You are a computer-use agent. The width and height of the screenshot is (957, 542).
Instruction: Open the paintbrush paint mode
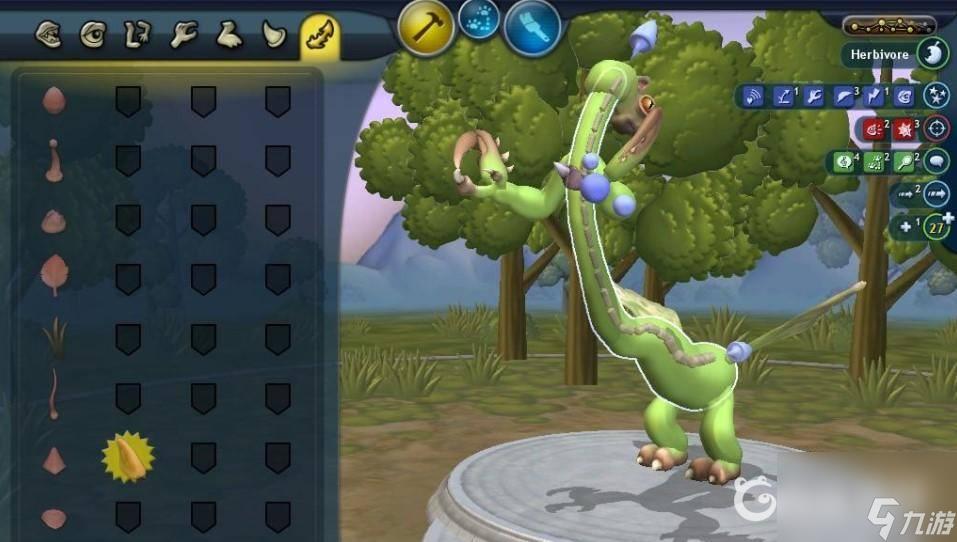531,28
